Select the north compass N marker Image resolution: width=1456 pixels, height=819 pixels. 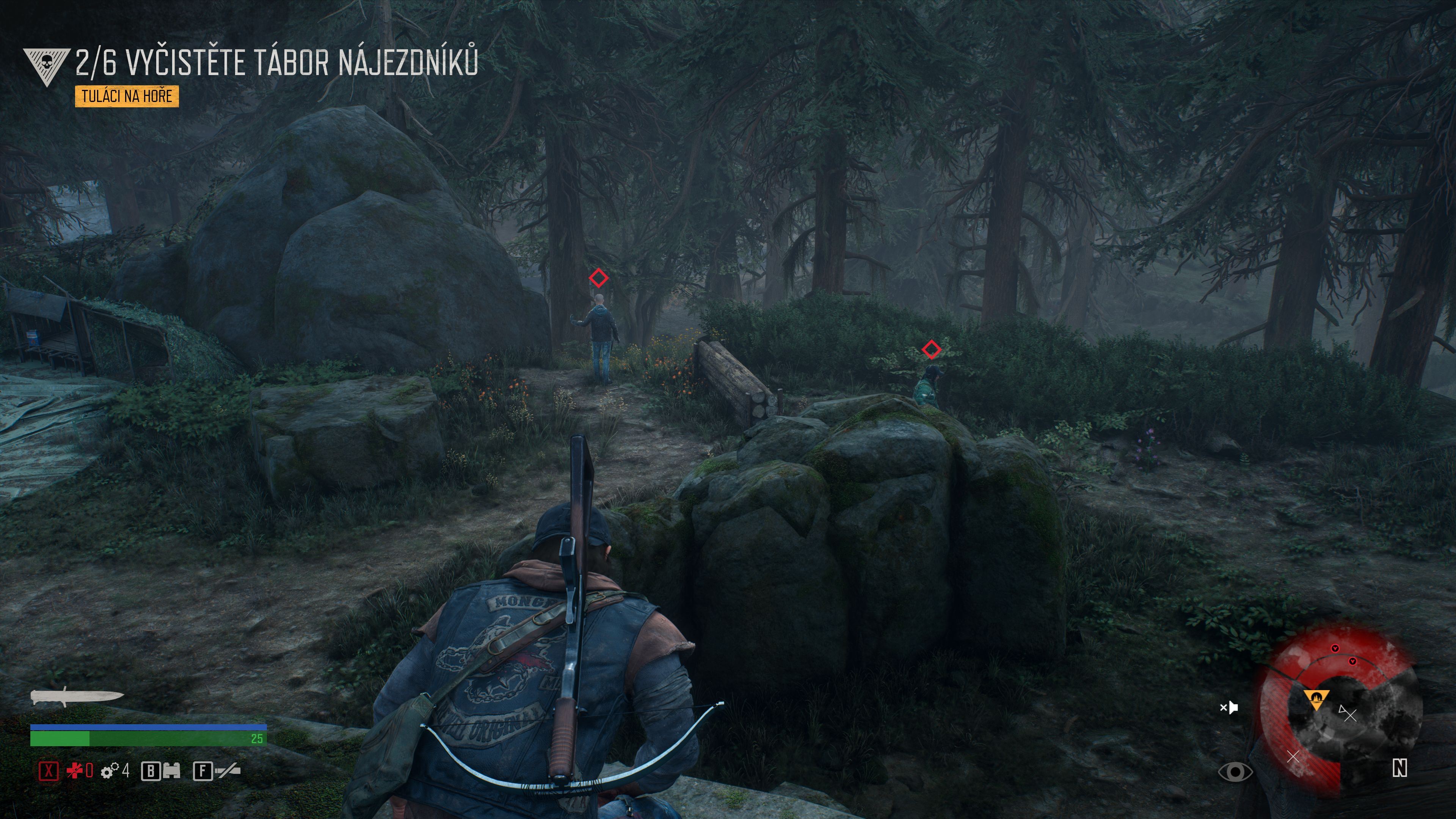[1400, 768]
